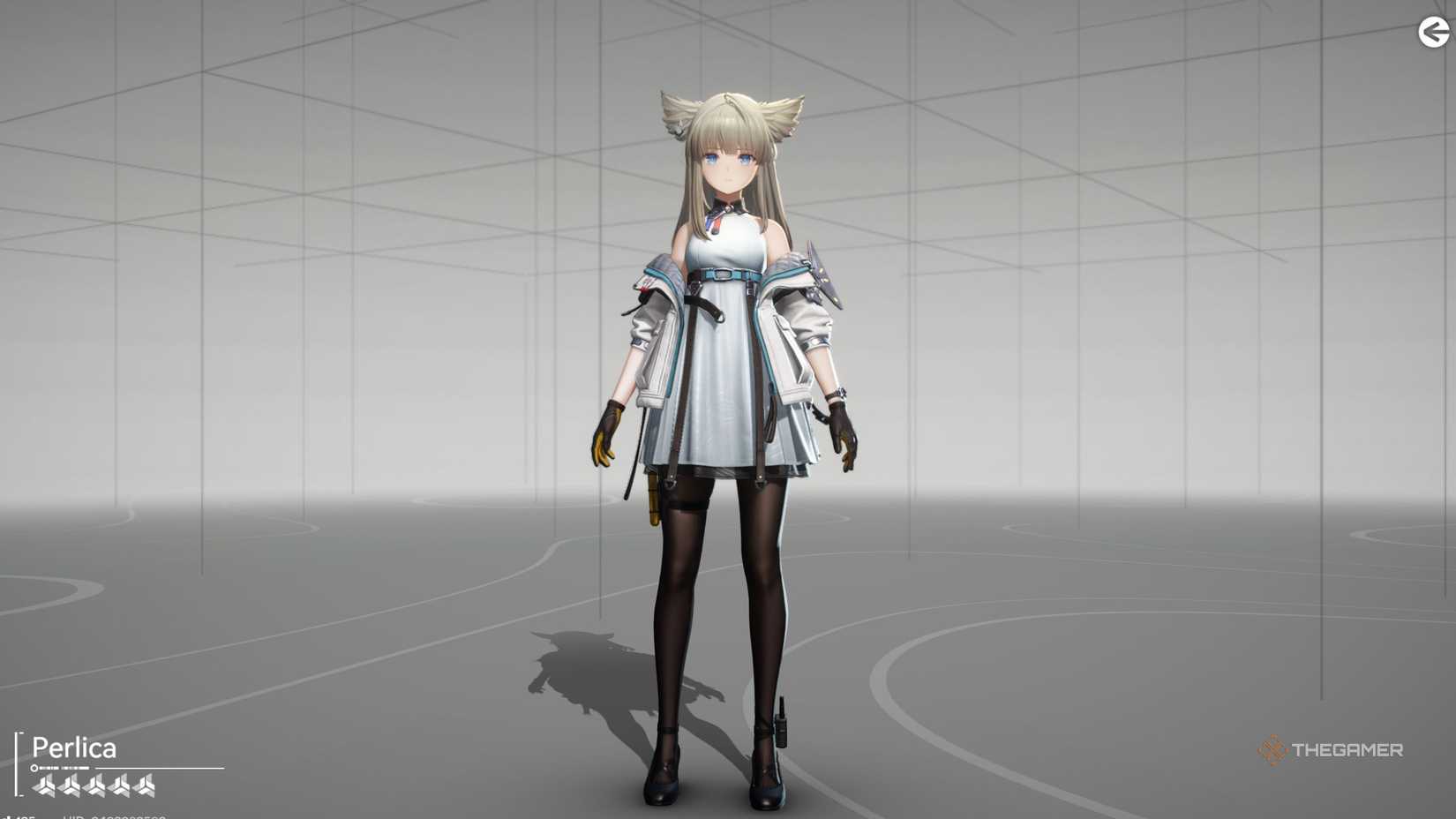Click the level icon beside 85

(11, 814)
